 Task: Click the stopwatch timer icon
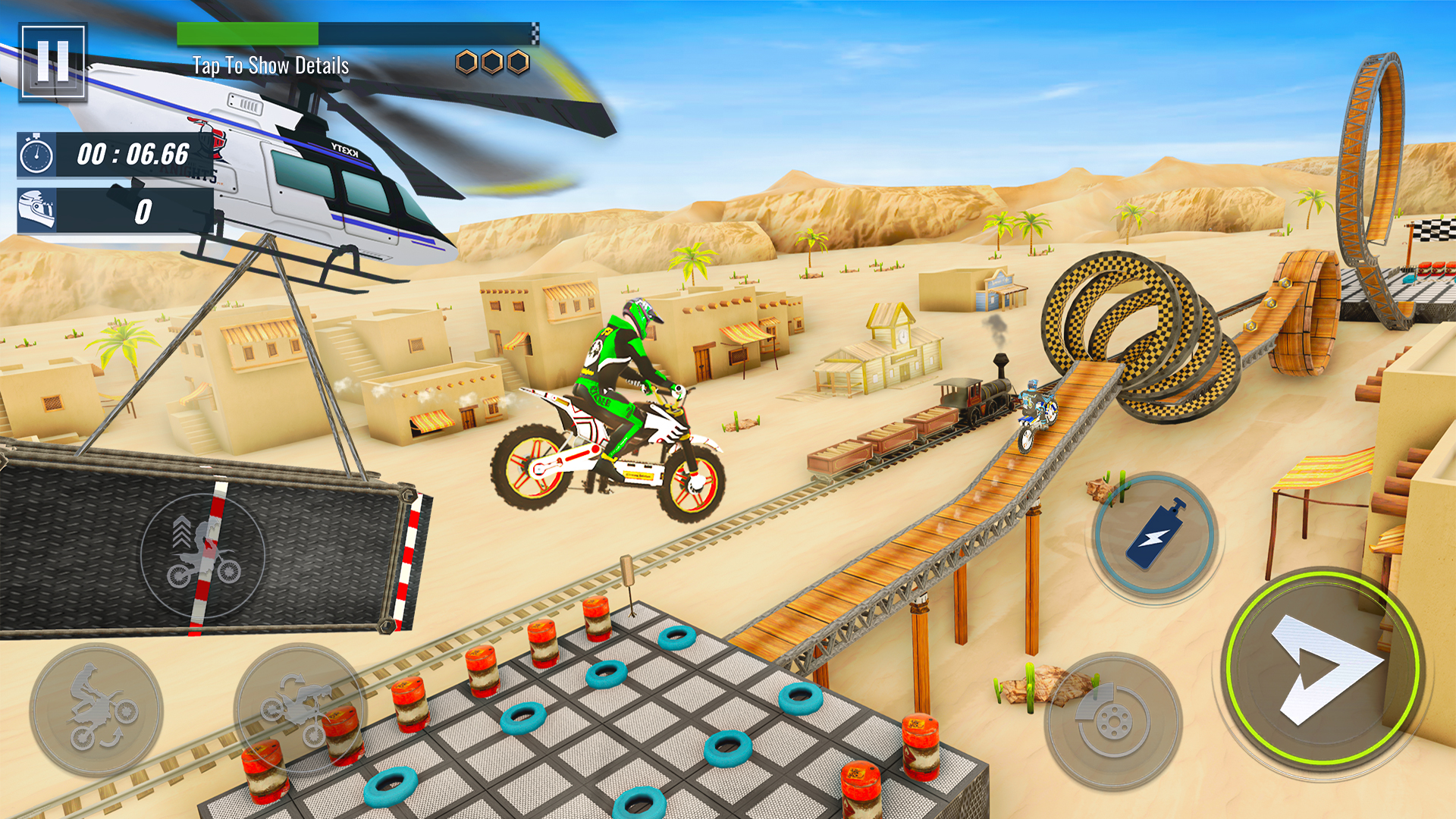[x=36, y=155]
